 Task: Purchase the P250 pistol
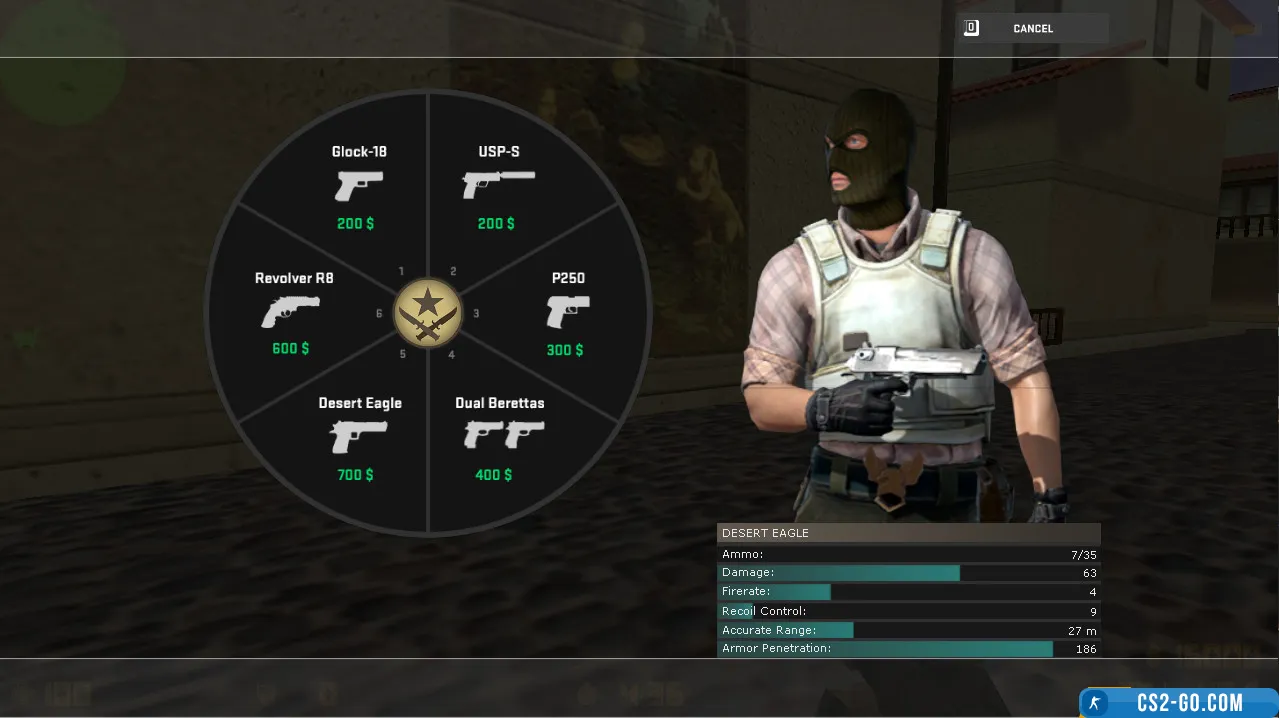(567, 313)
